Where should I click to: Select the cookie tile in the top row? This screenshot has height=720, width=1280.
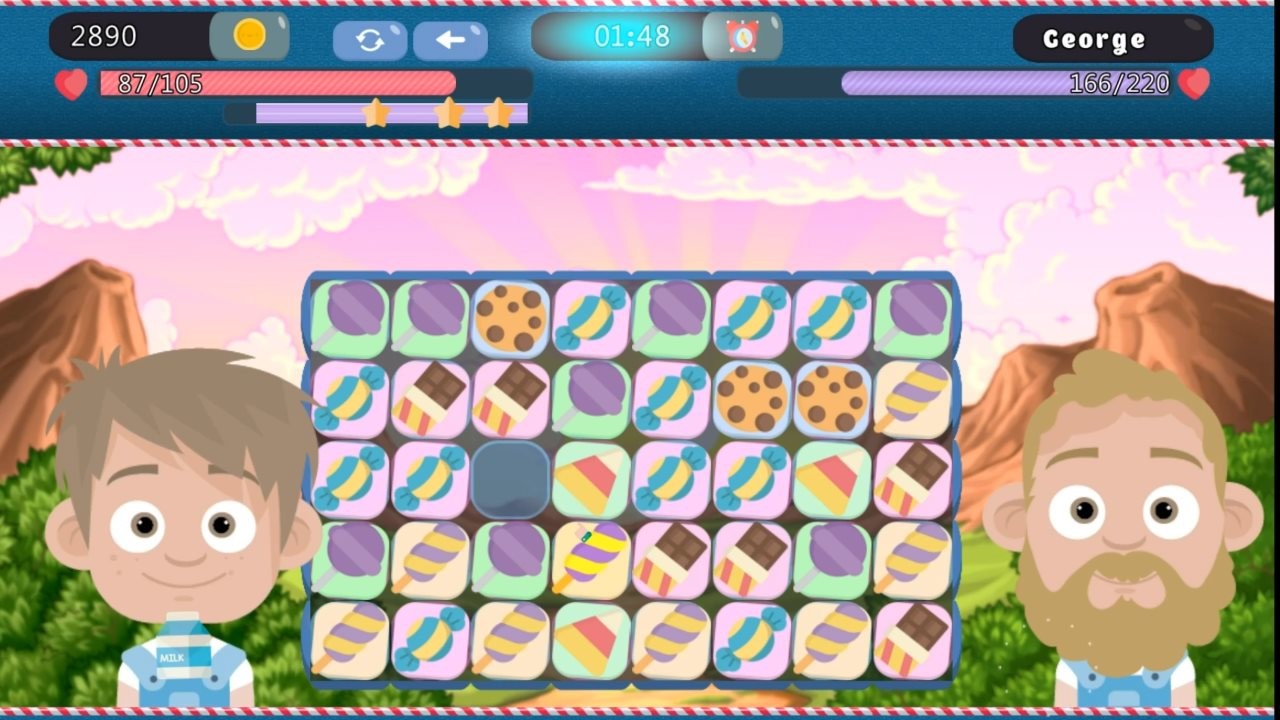(511, 315)
